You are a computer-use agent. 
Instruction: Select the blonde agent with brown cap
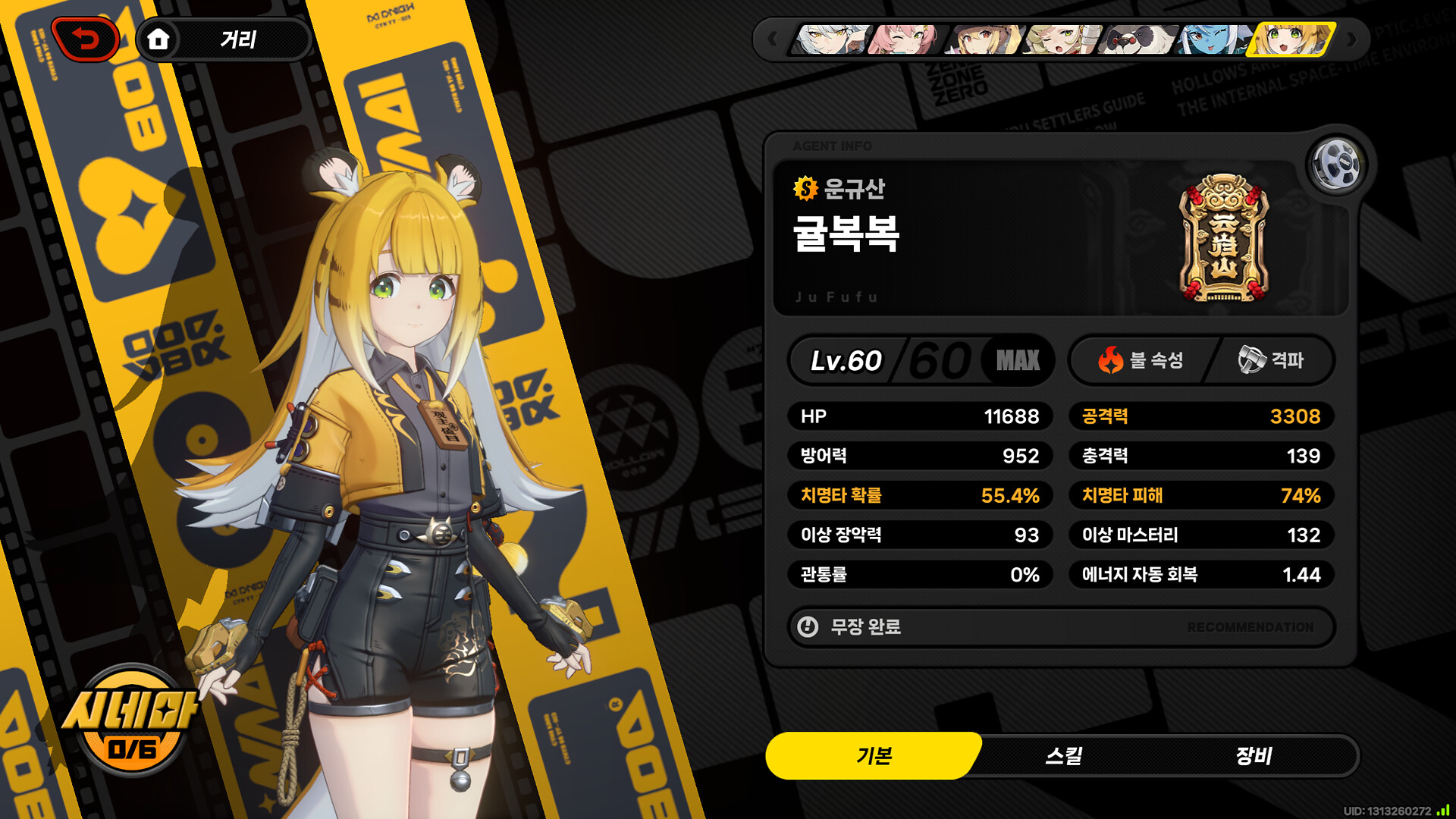tap(984, 39)
